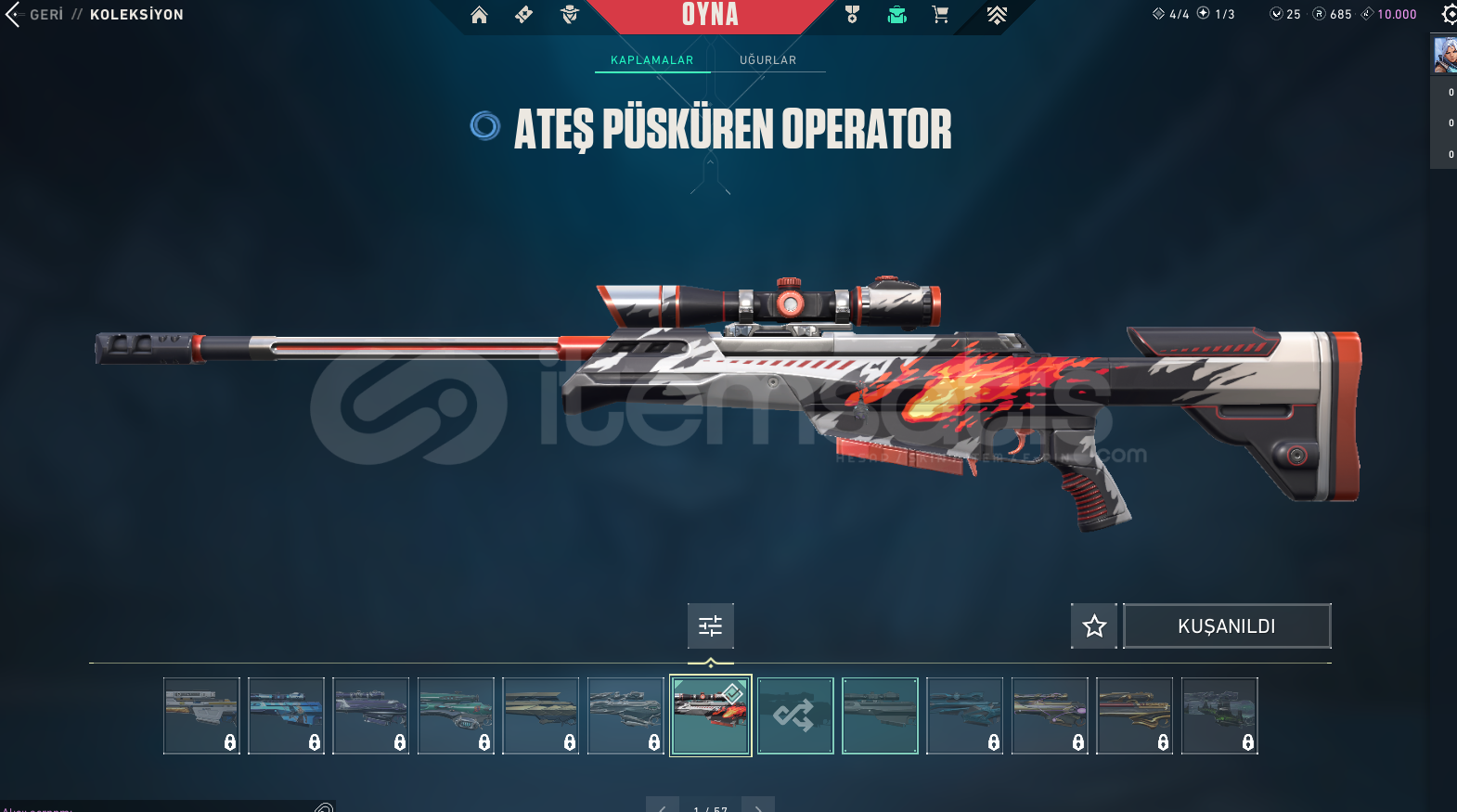Open the battle pass ticket icon
The height and width of the screenshot is (812, 1457).
[x=524, y=15]
